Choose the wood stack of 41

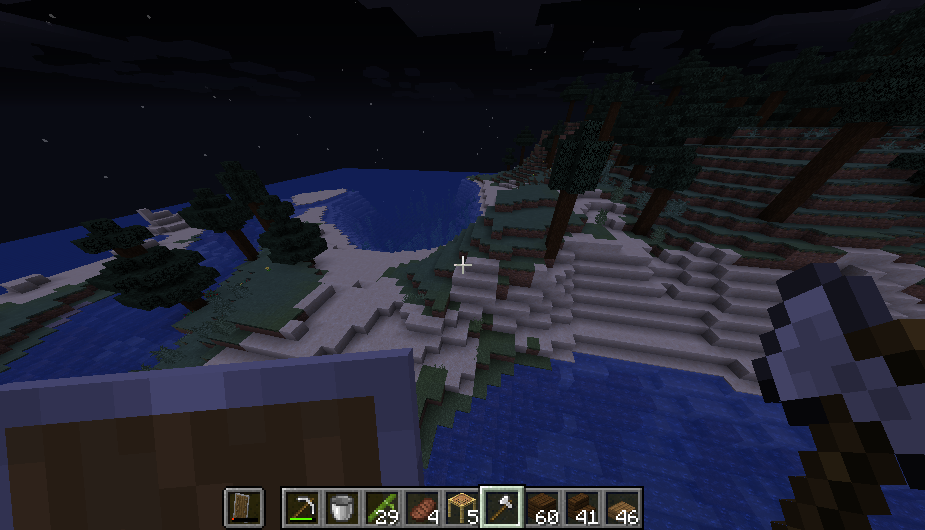click(x=581, y=508)
